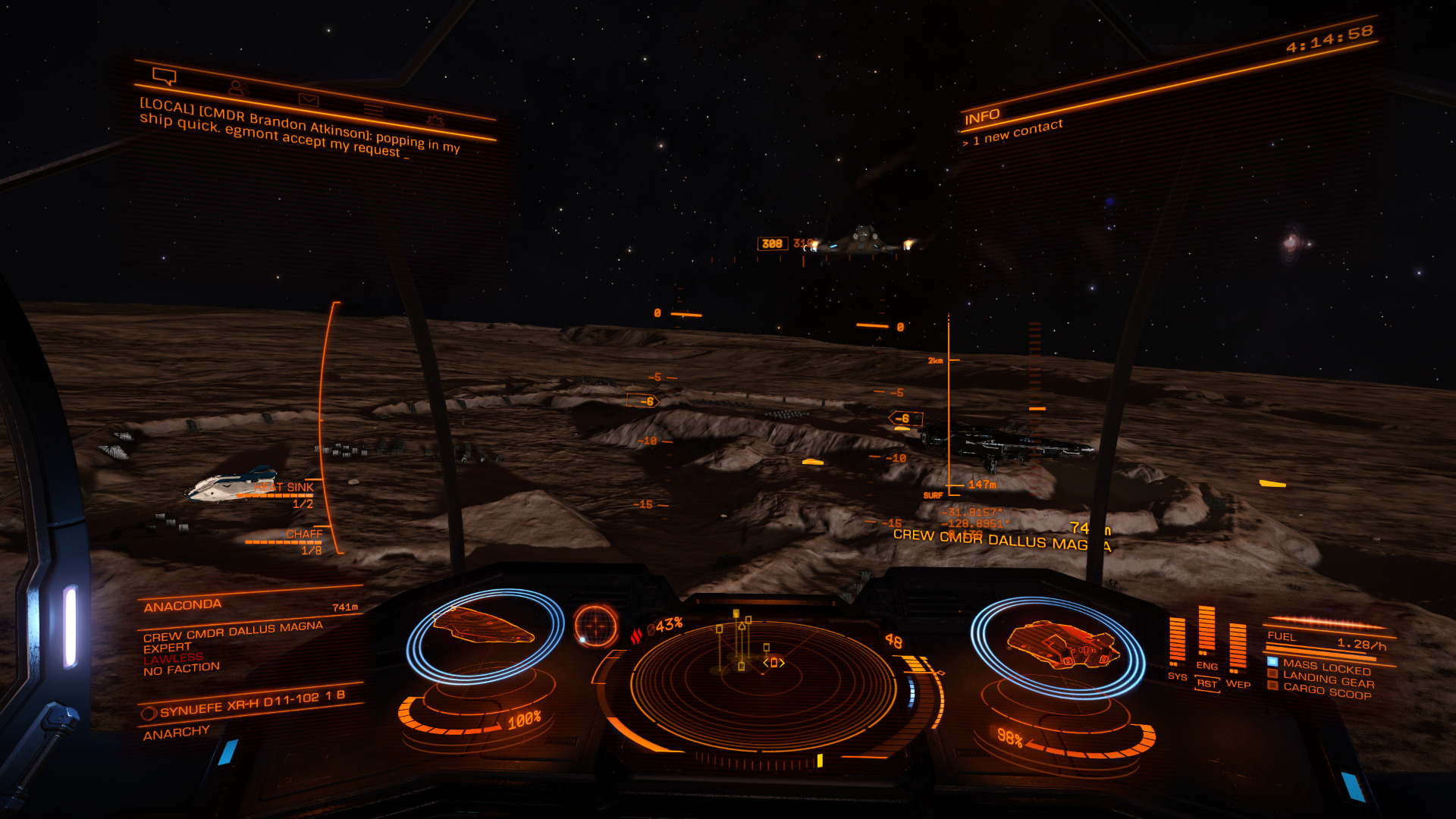Open comms settings gear tab
1456x819 pixels.
tap(435, 120)
